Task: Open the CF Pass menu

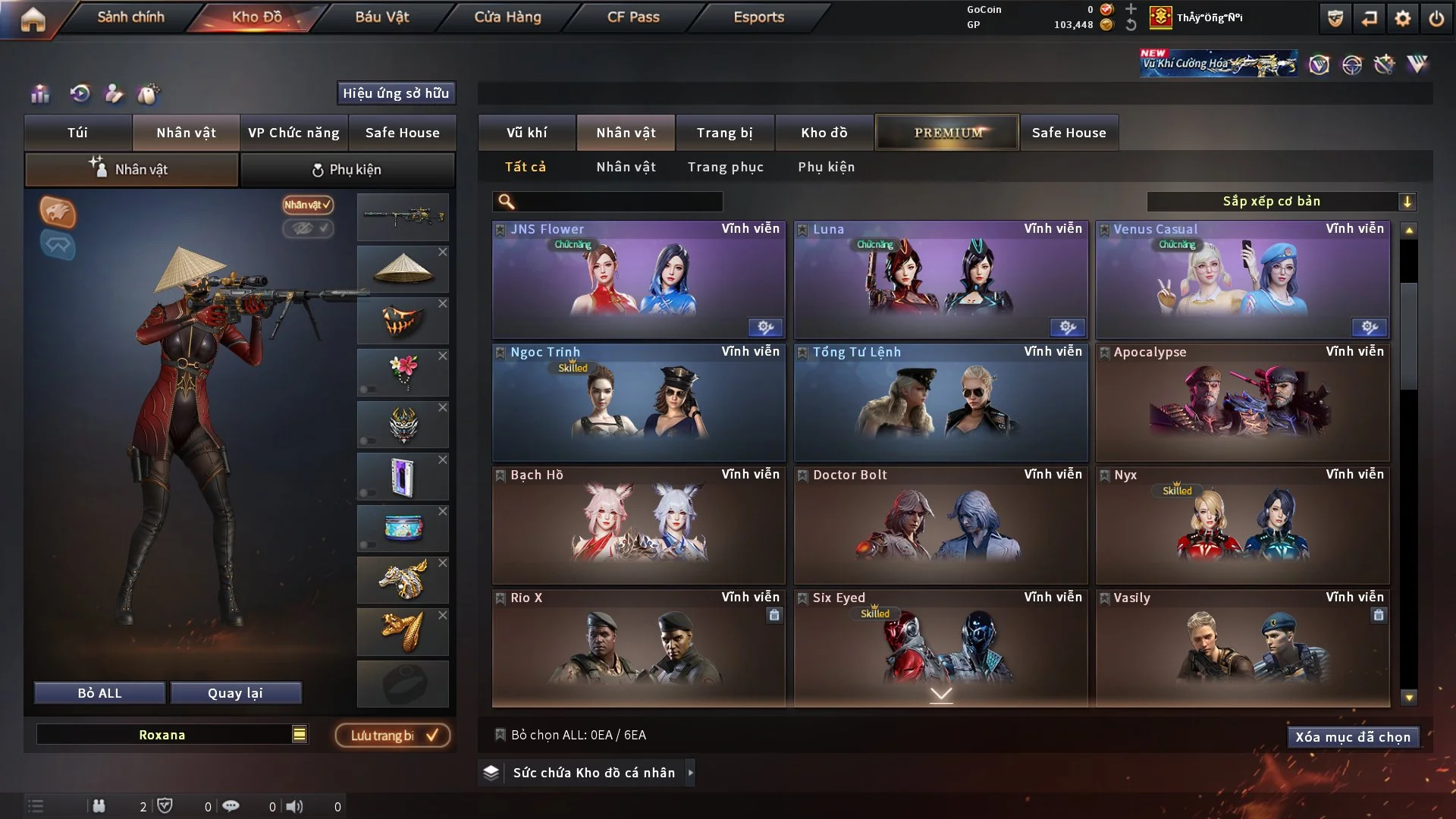Action: pyautogui.click(x=633, y=17)
